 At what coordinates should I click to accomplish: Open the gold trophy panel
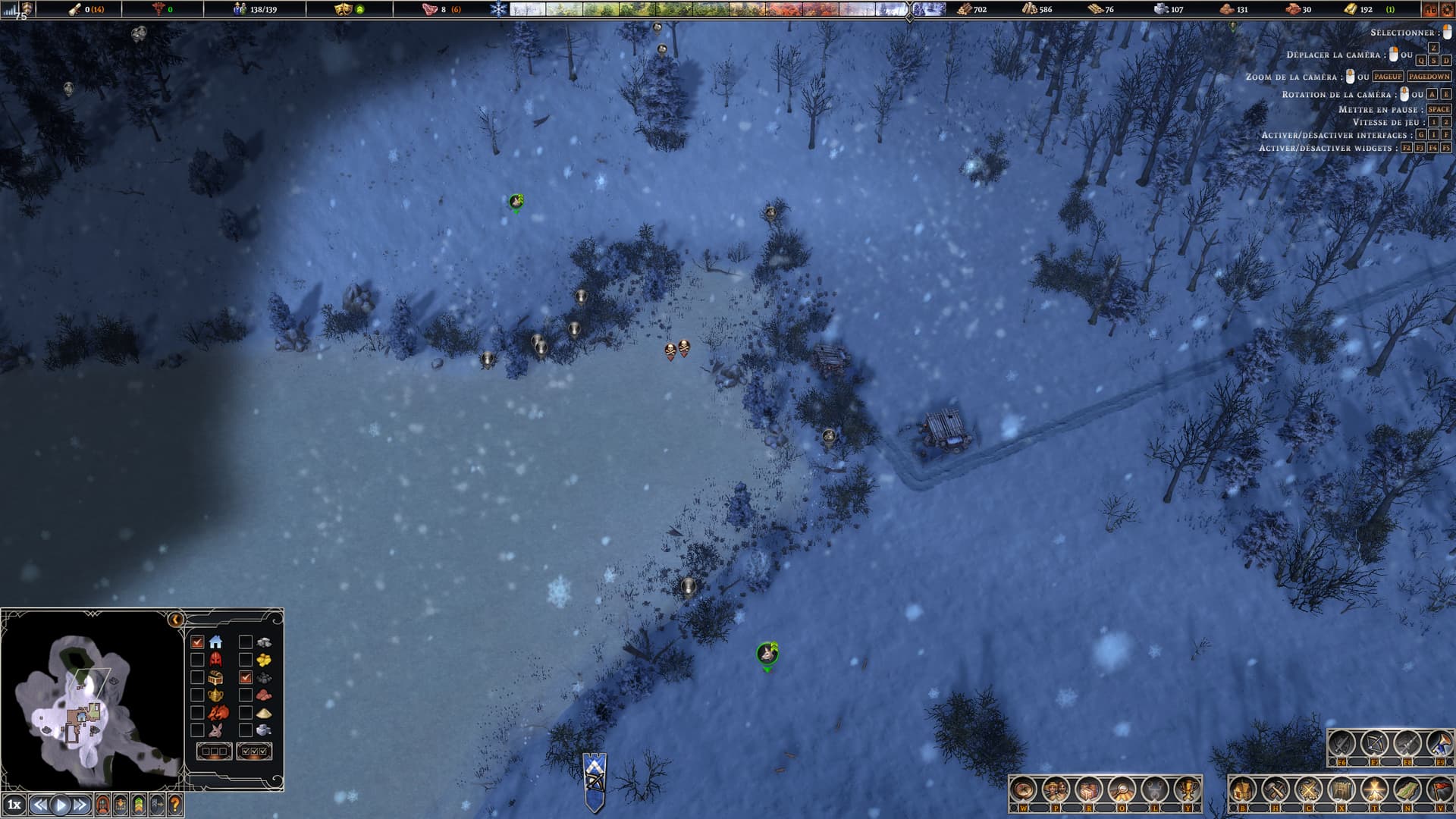tap(1187, 790)
